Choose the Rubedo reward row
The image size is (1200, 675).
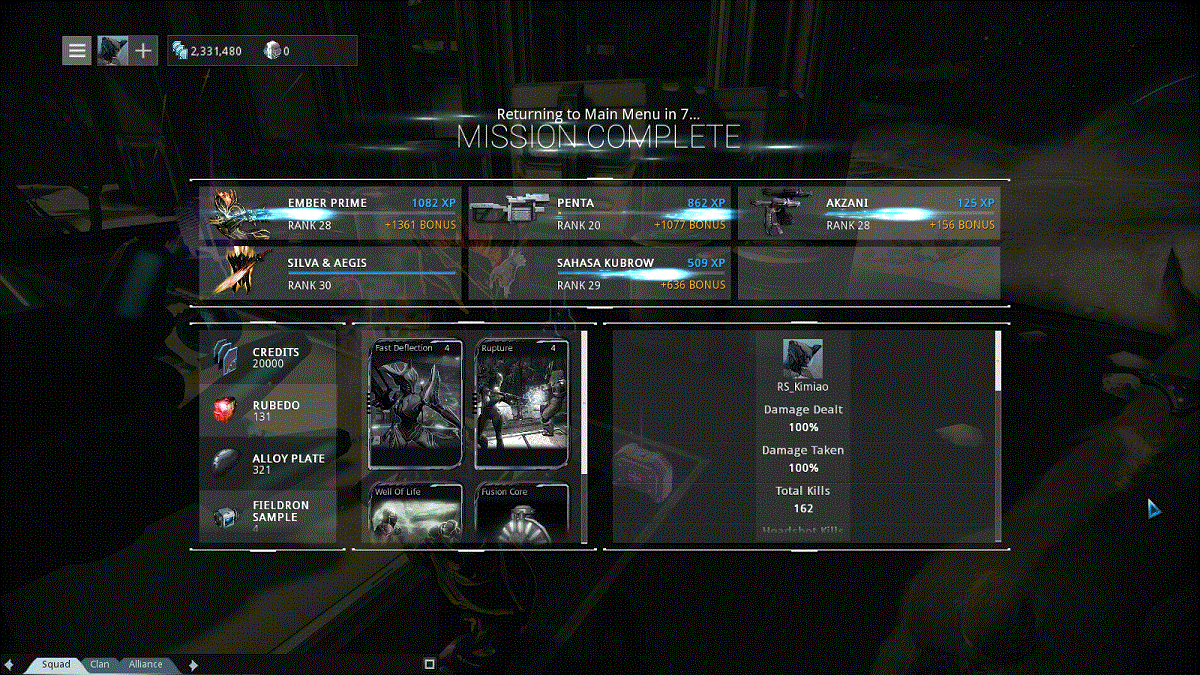268,411
